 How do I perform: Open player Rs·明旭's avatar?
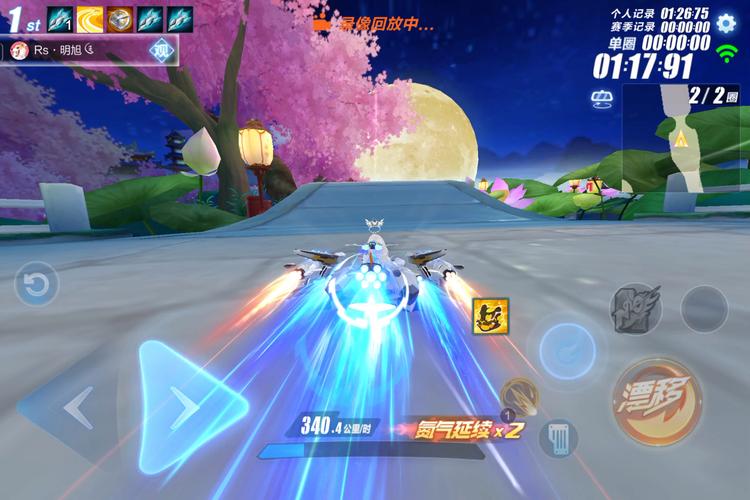point(18,49)
